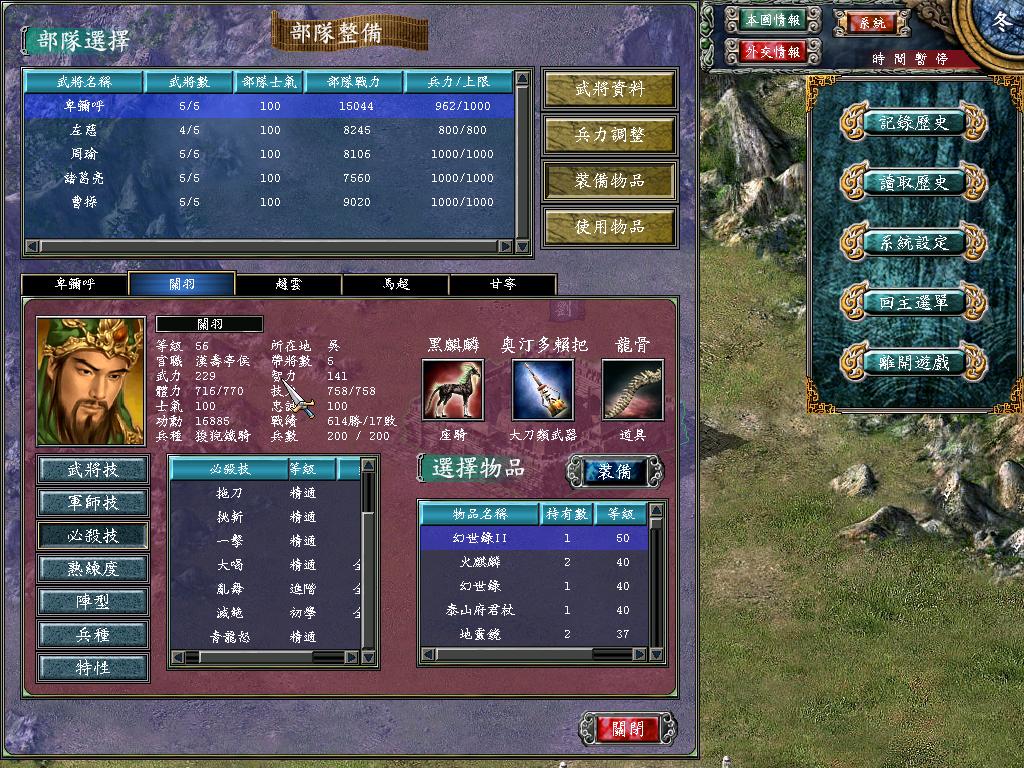Viewport: 1024px width, 768px height.
Task: Click the 兵力調整 troop adjustment button
Action: tap(609, 135)
